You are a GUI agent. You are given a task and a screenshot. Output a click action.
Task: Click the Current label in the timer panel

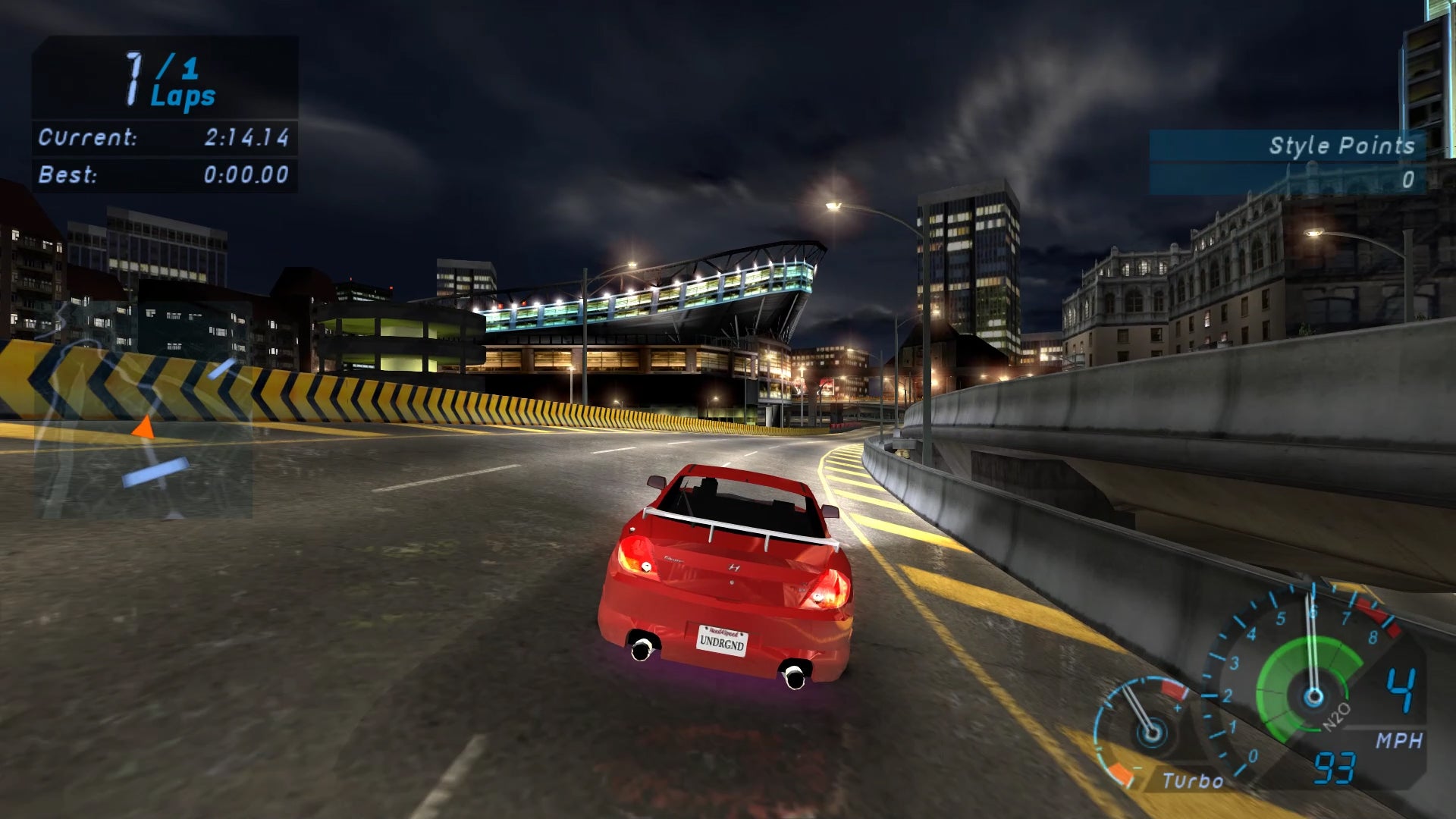[89, 138]
